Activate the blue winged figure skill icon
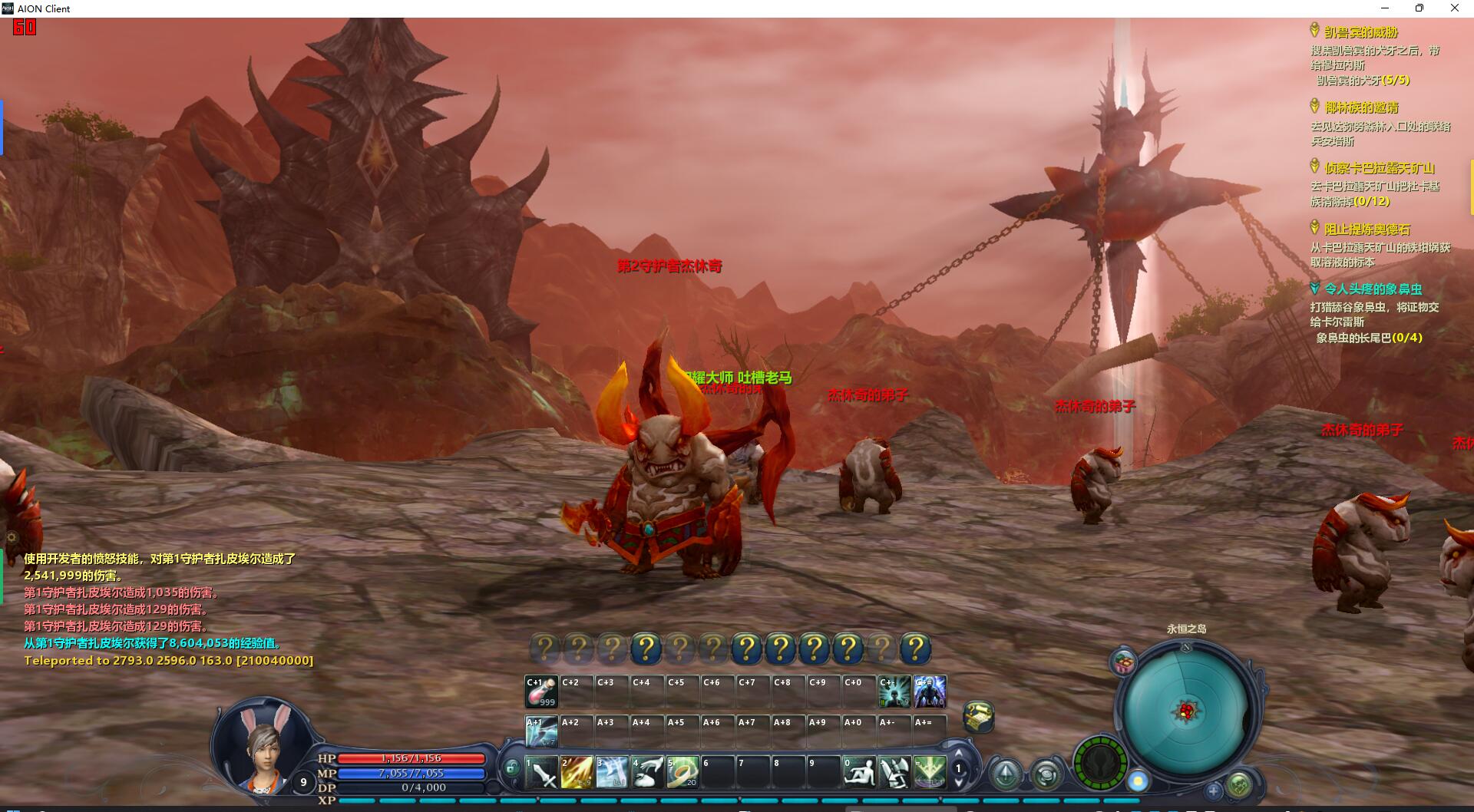The height and width of the screenshot is (812, 1474). coord(930,692)
